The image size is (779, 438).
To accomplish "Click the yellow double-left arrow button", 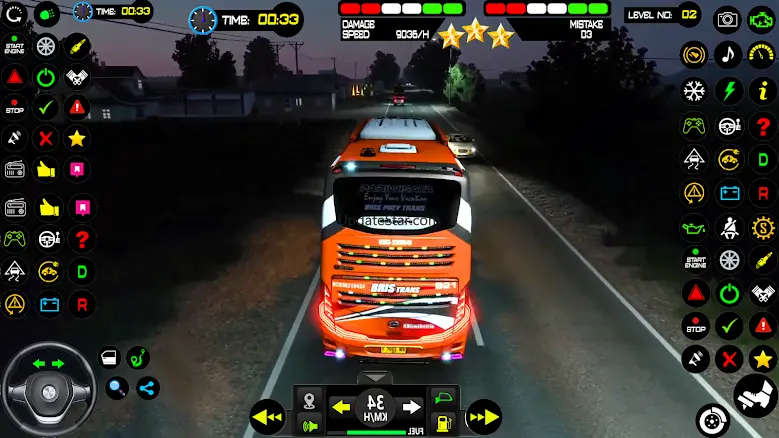I will pos(268,415).
